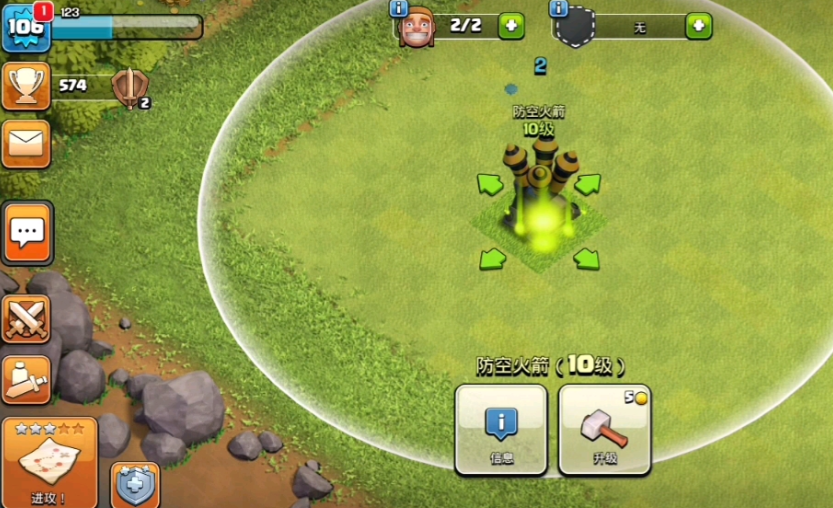Open the crossed swords battle log
The image size is (833, 508).
[x=26, y=319]
